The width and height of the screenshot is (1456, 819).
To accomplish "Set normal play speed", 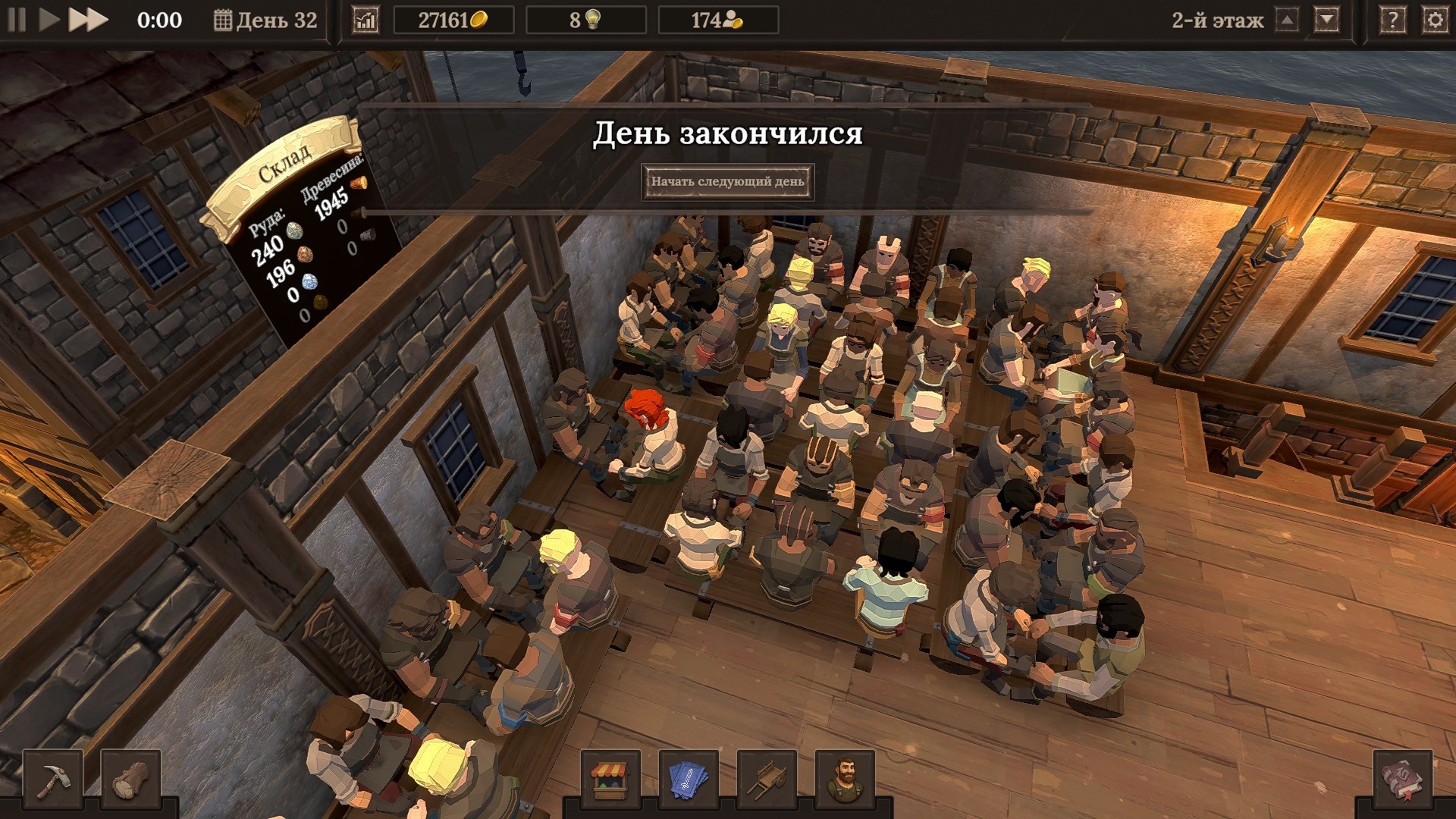I will tap(49, 20).
